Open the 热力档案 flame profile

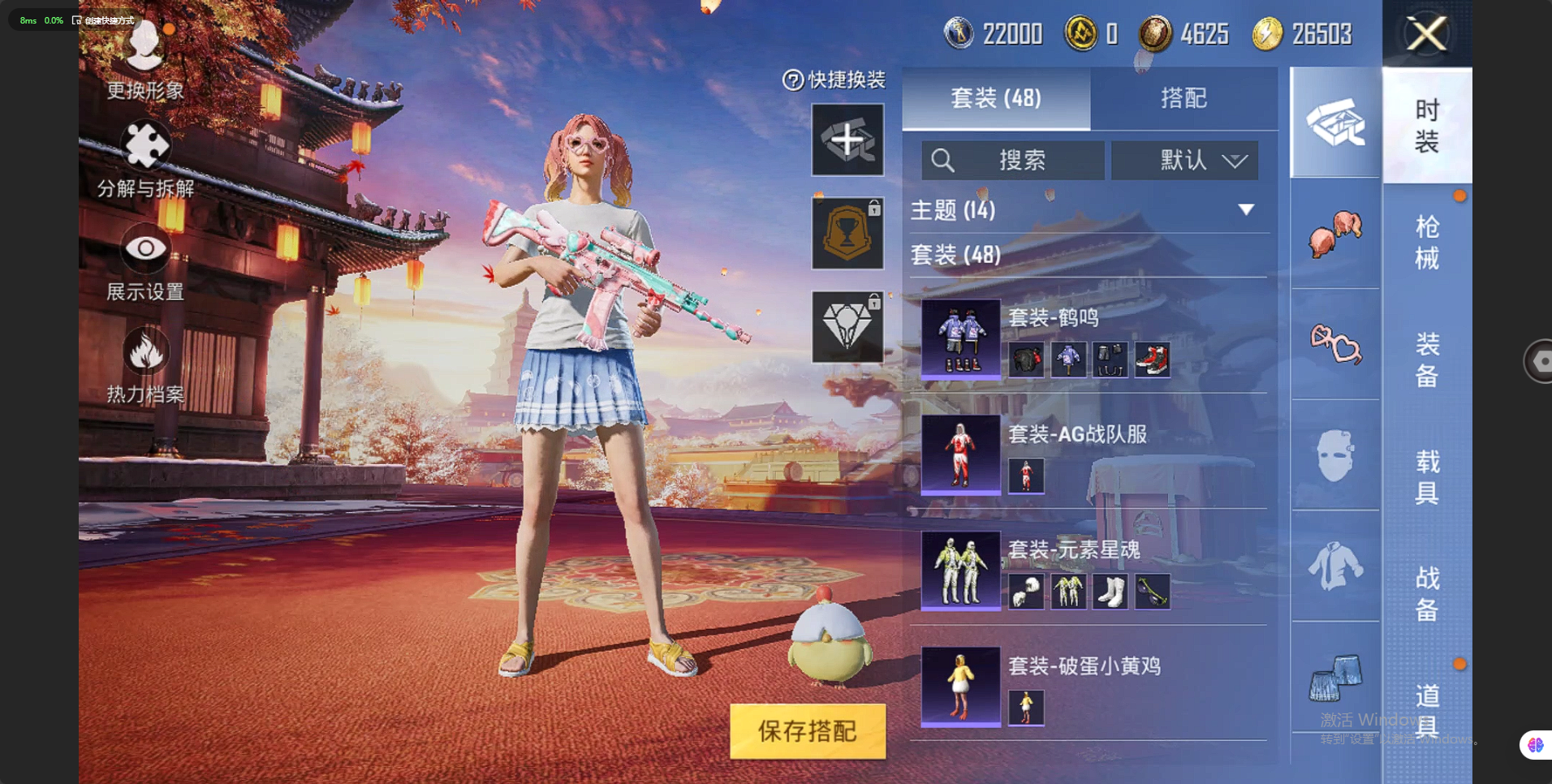pos(145,366)
